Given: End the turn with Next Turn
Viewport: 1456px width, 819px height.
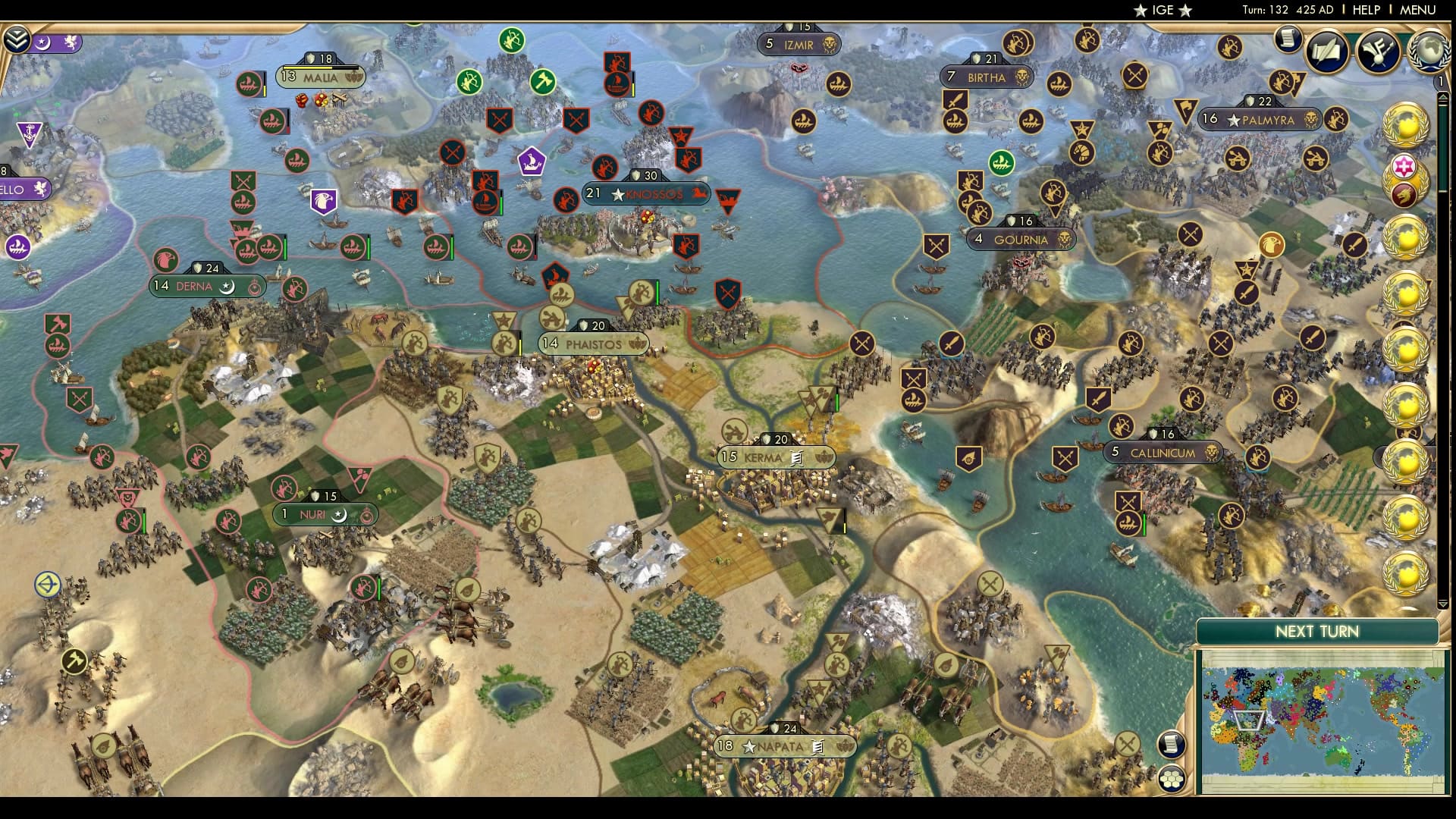Looking at the screenshot, I should (x=1316, y=632).
